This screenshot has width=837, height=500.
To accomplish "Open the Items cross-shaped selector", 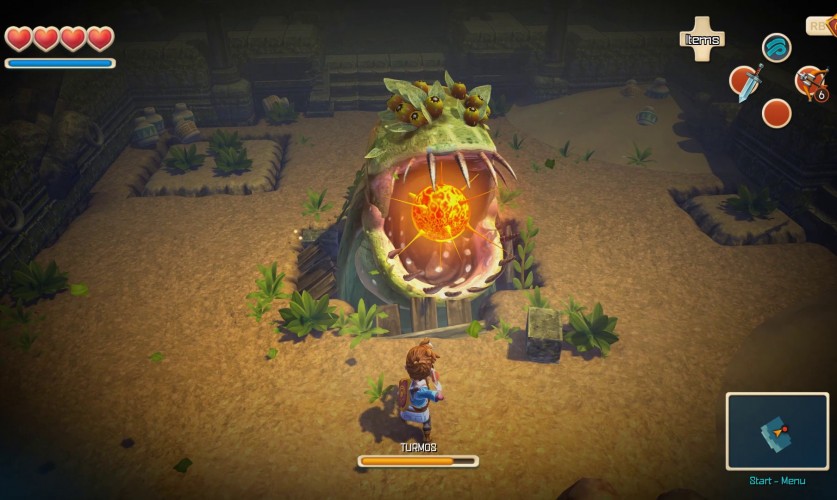I will (x=702, y=39).
